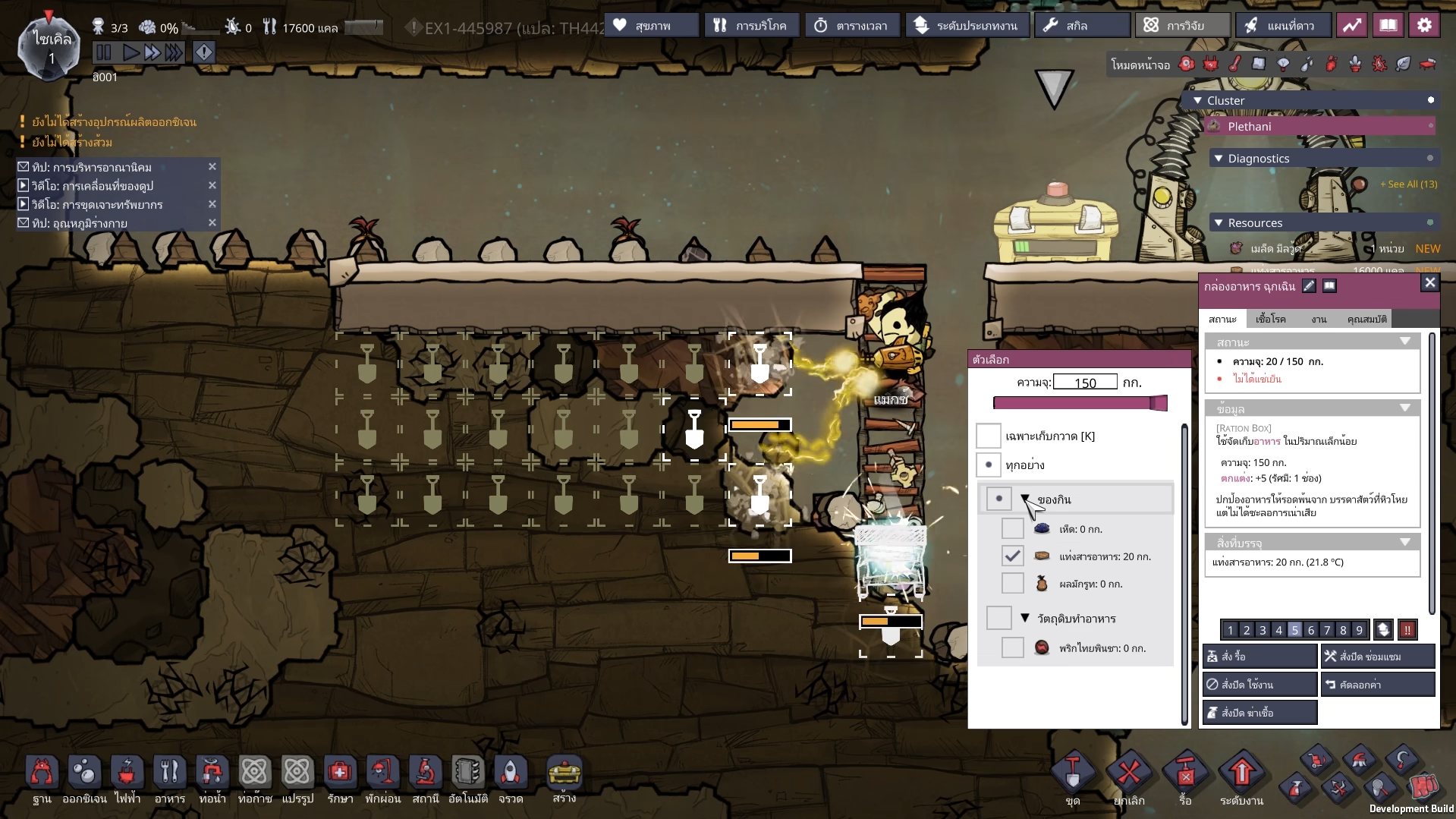
Task: Select the ขุด dig tool
Action: (x=1072, y=776)
